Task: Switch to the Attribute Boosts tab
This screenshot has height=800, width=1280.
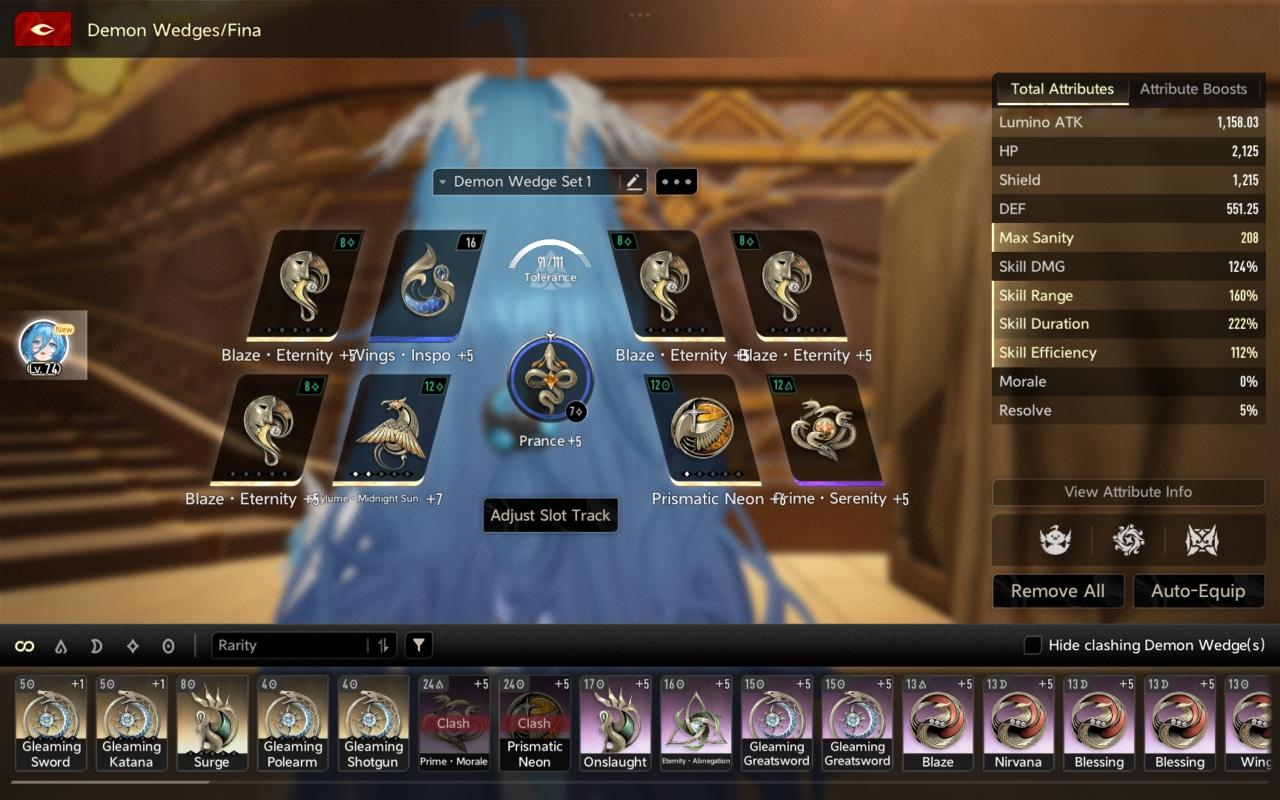Action: [1193, 89]
